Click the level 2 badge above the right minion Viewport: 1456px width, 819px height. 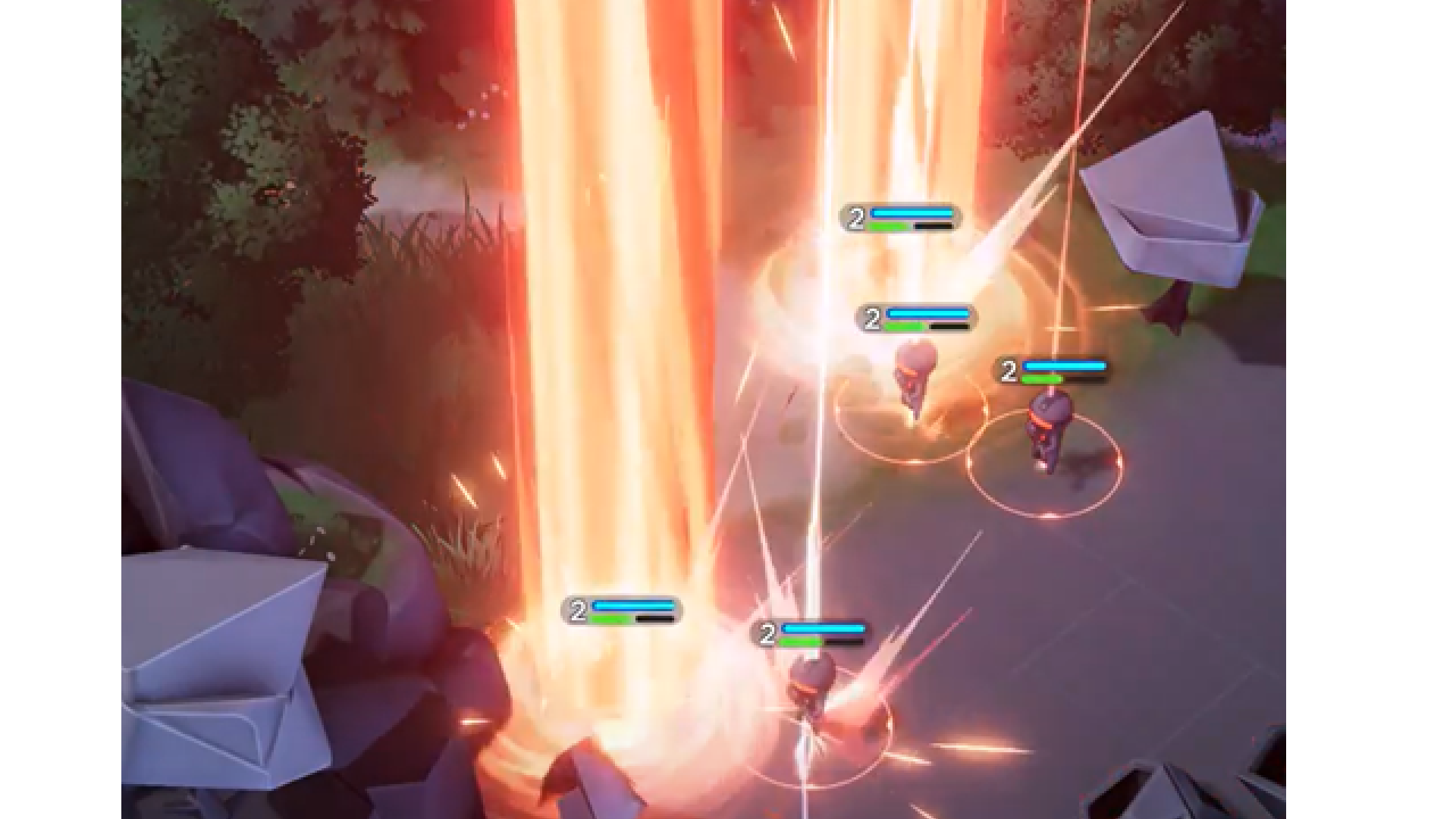[x=1010, y=370]
